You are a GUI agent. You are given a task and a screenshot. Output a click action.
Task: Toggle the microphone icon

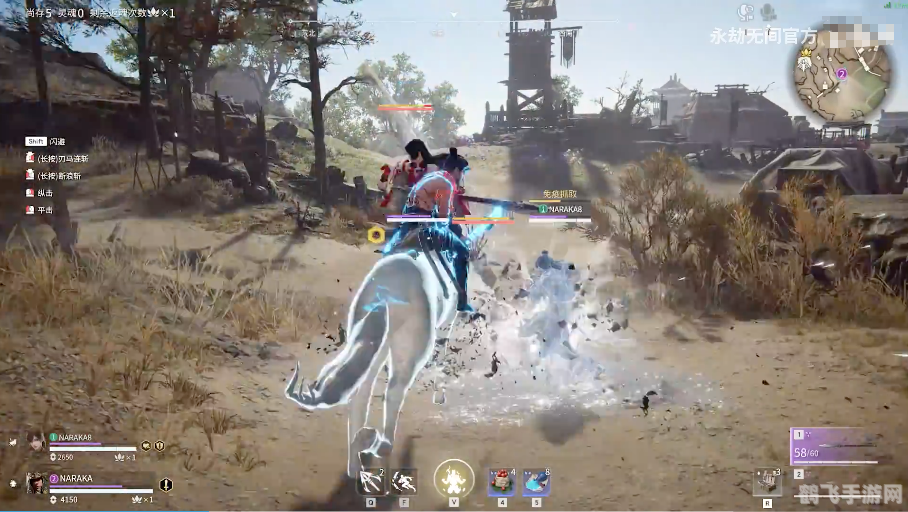click(768, 12)
